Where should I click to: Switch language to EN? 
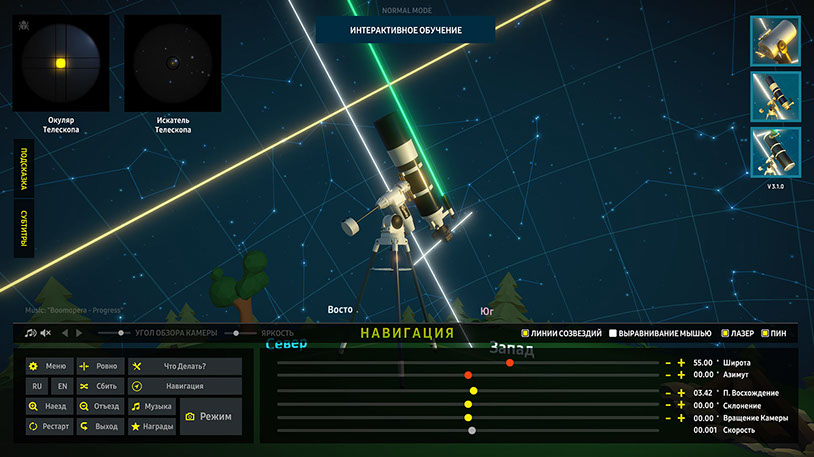pyautogui.click(x=62, y=386)
